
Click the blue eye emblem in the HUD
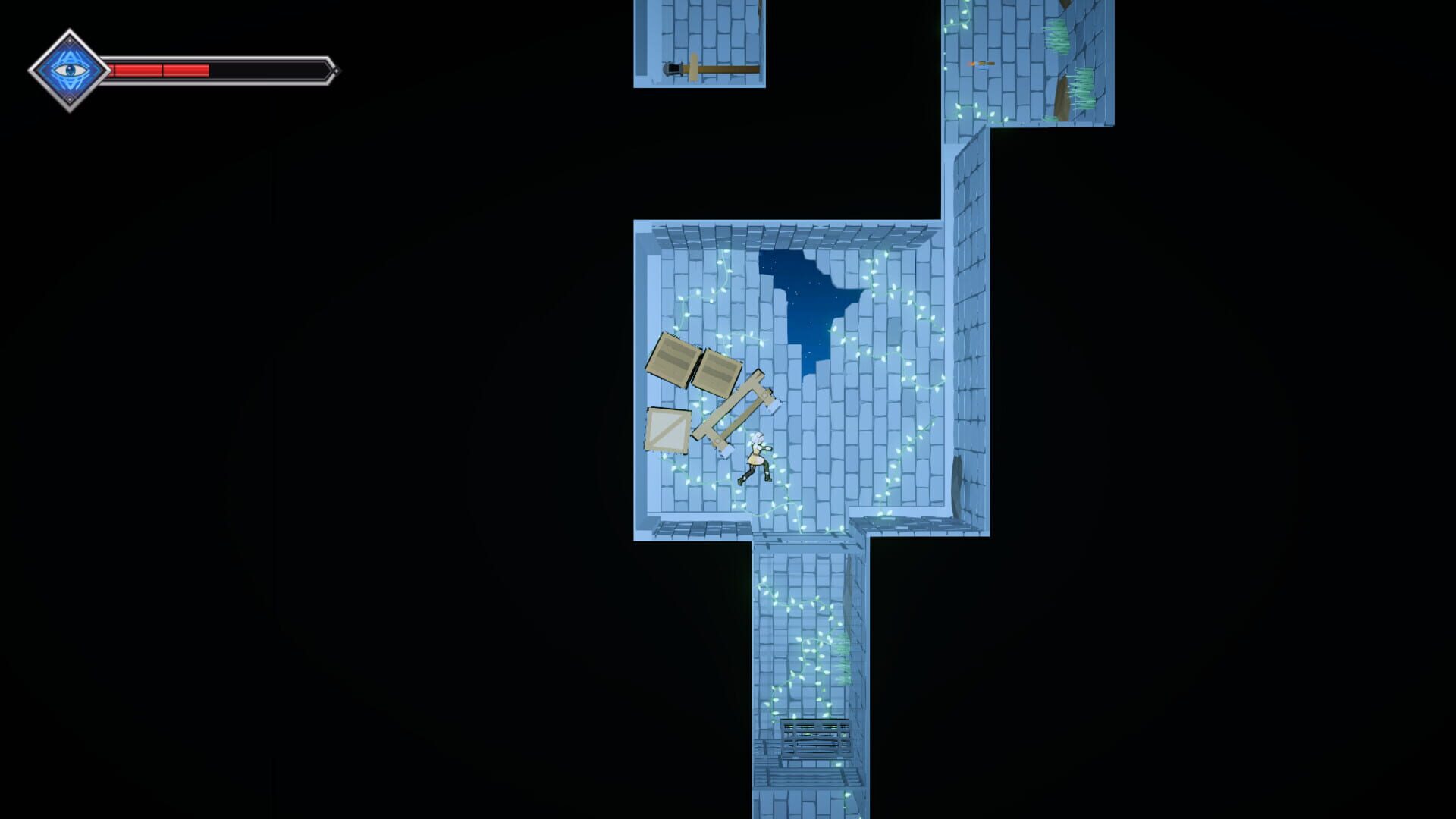[x=68, y=68]
